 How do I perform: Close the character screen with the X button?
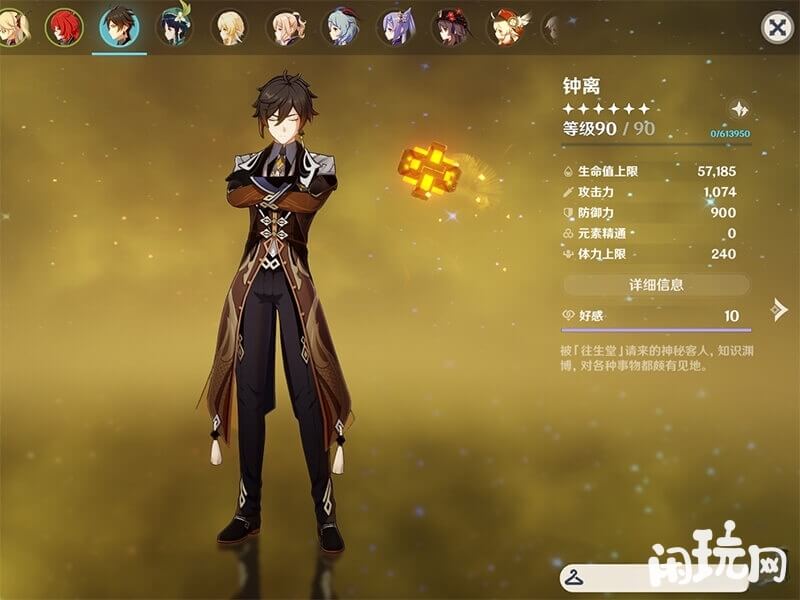pos(777,27)
